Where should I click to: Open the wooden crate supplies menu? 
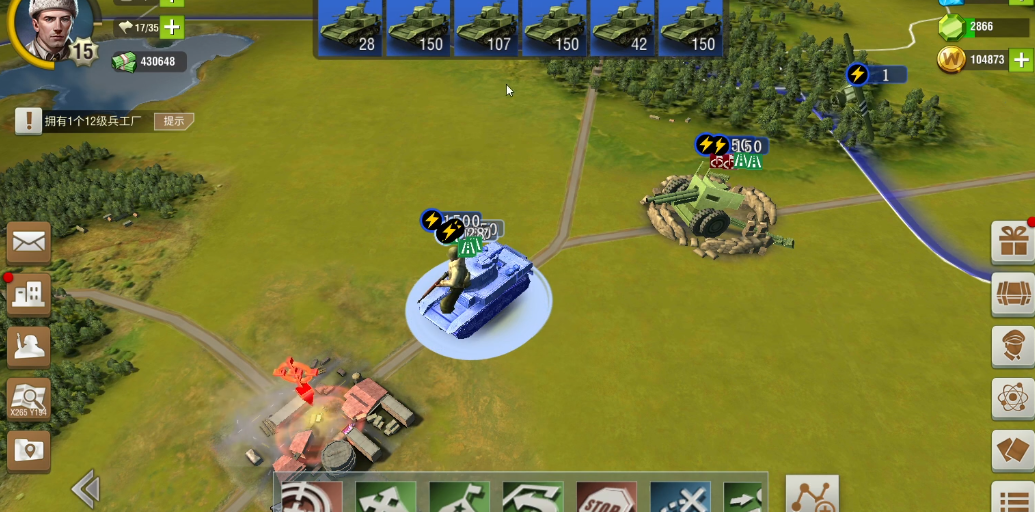click(1013, 294)
